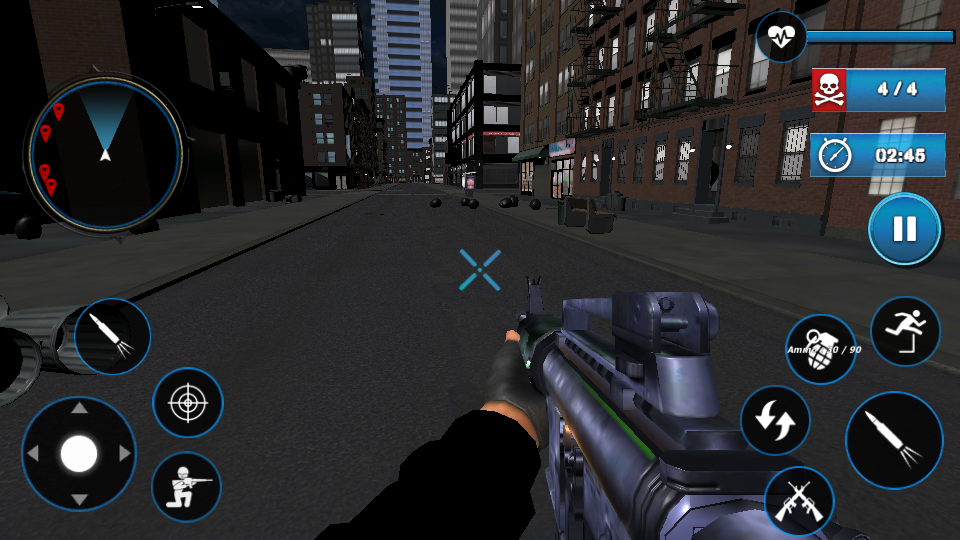Viewport: 960px width, 540px height.
Task: Open the circular radar minimap
Action: tap(106, 153)
